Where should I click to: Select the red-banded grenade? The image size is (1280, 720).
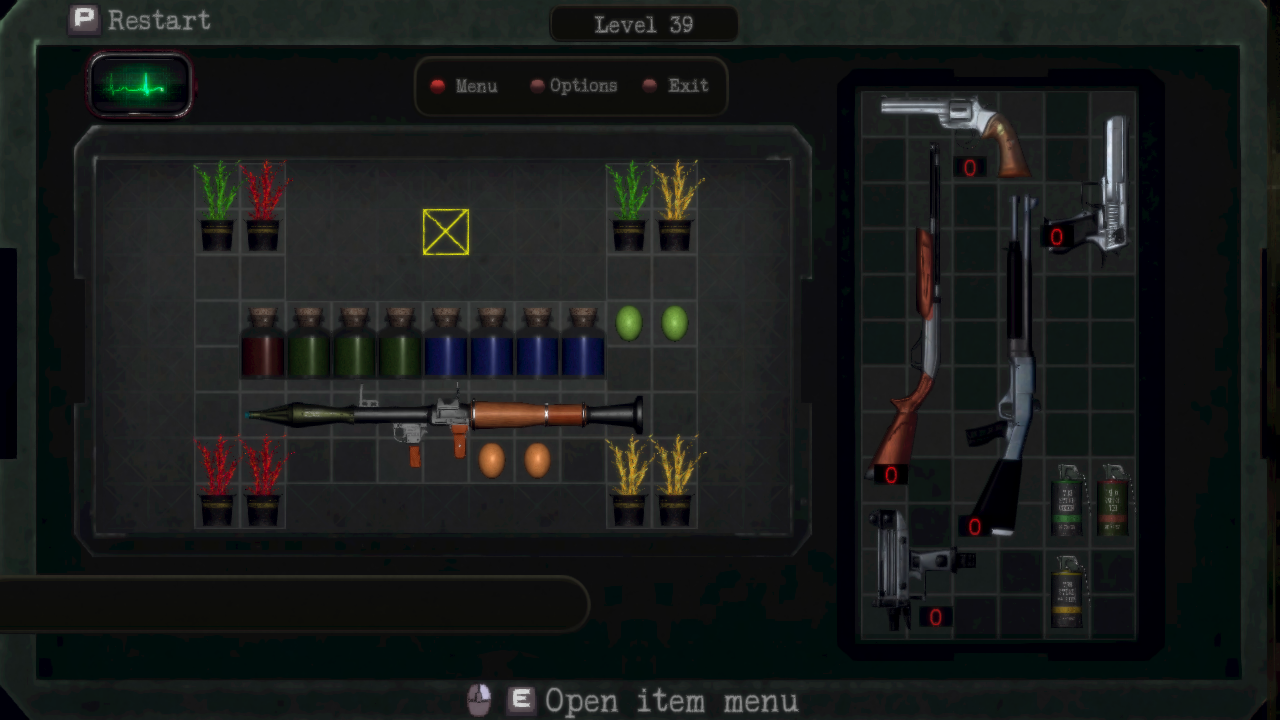1113,500
